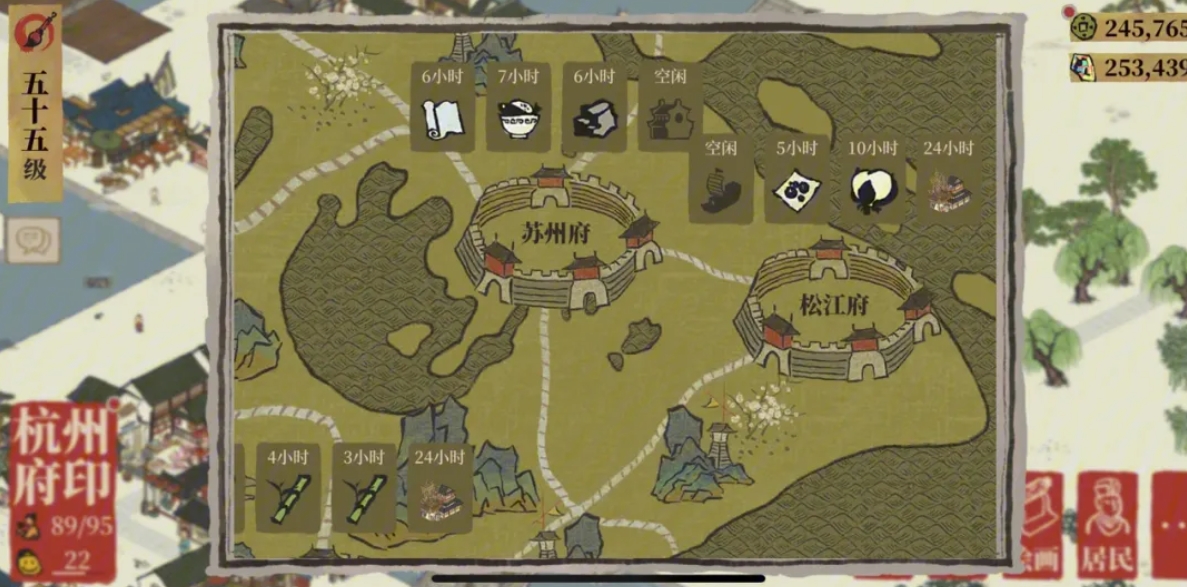Open the chat speech bubble

click(34, 240)
